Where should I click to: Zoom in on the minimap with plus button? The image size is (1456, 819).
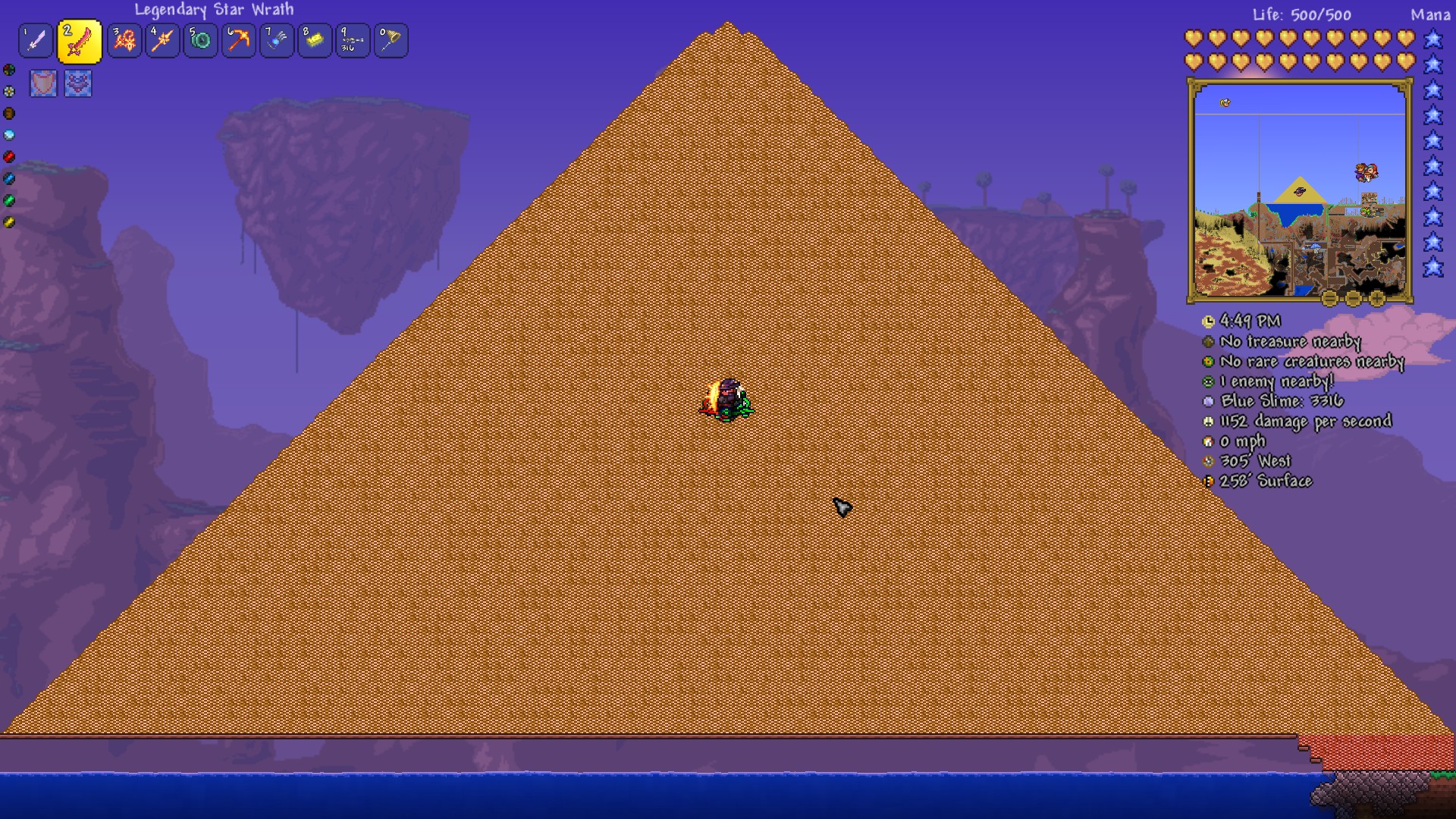pos(1376,298)
